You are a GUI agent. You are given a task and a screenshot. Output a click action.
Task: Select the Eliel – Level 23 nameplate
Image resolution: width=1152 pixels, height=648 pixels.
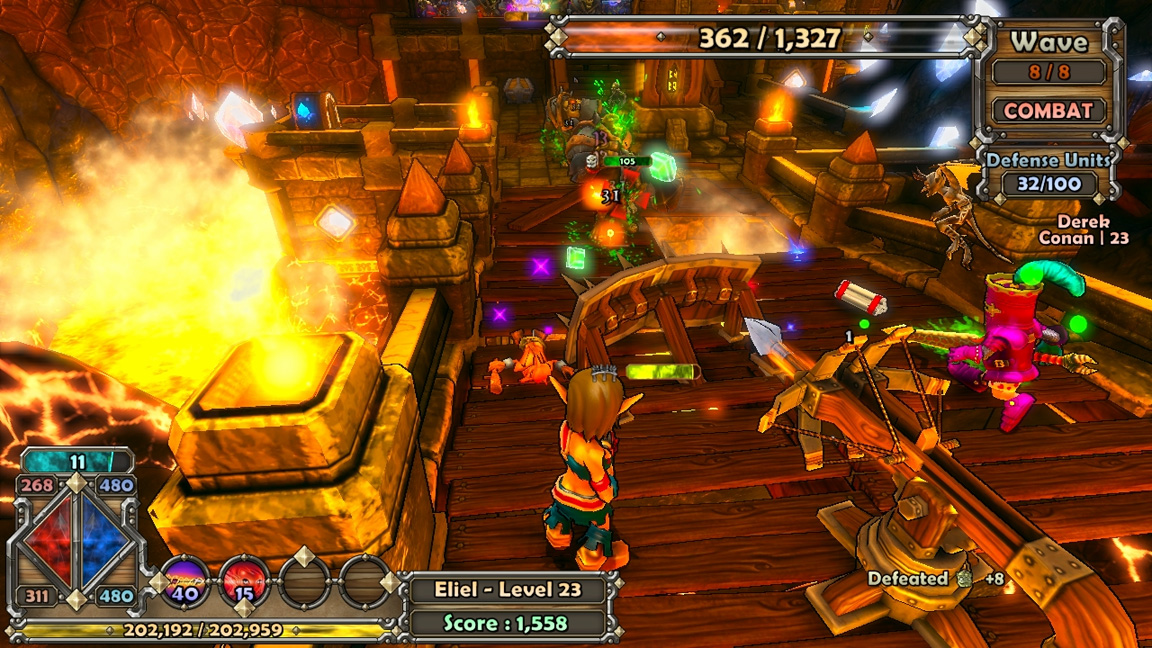pos(508,589)
